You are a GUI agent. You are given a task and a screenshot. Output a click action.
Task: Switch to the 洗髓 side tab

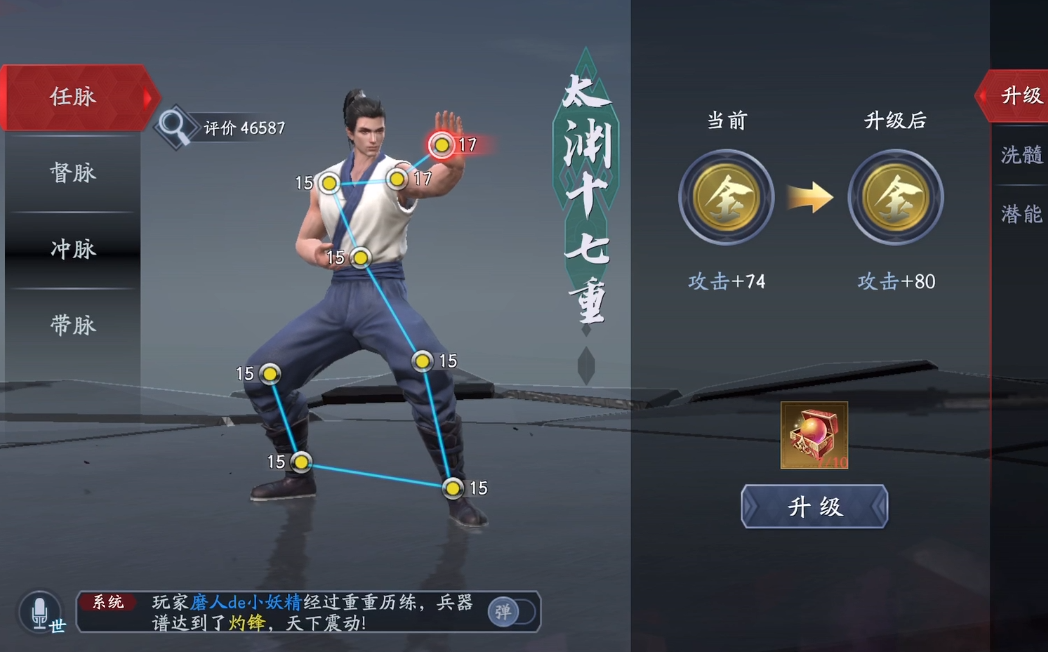(x=1021, y=155)
